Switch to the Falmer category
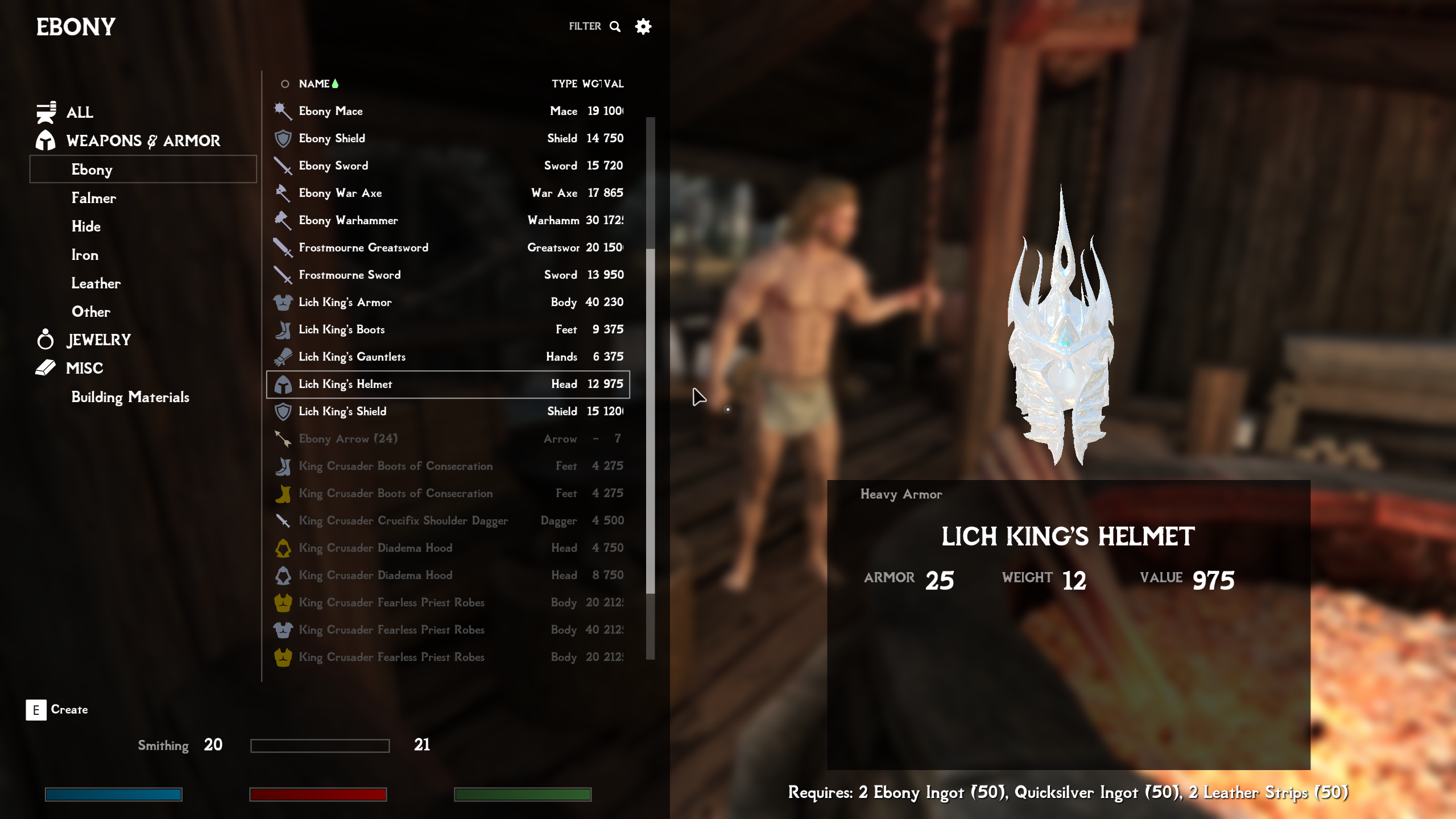The height and width of the screenshot is (819, 1456). tap(94, 198)
